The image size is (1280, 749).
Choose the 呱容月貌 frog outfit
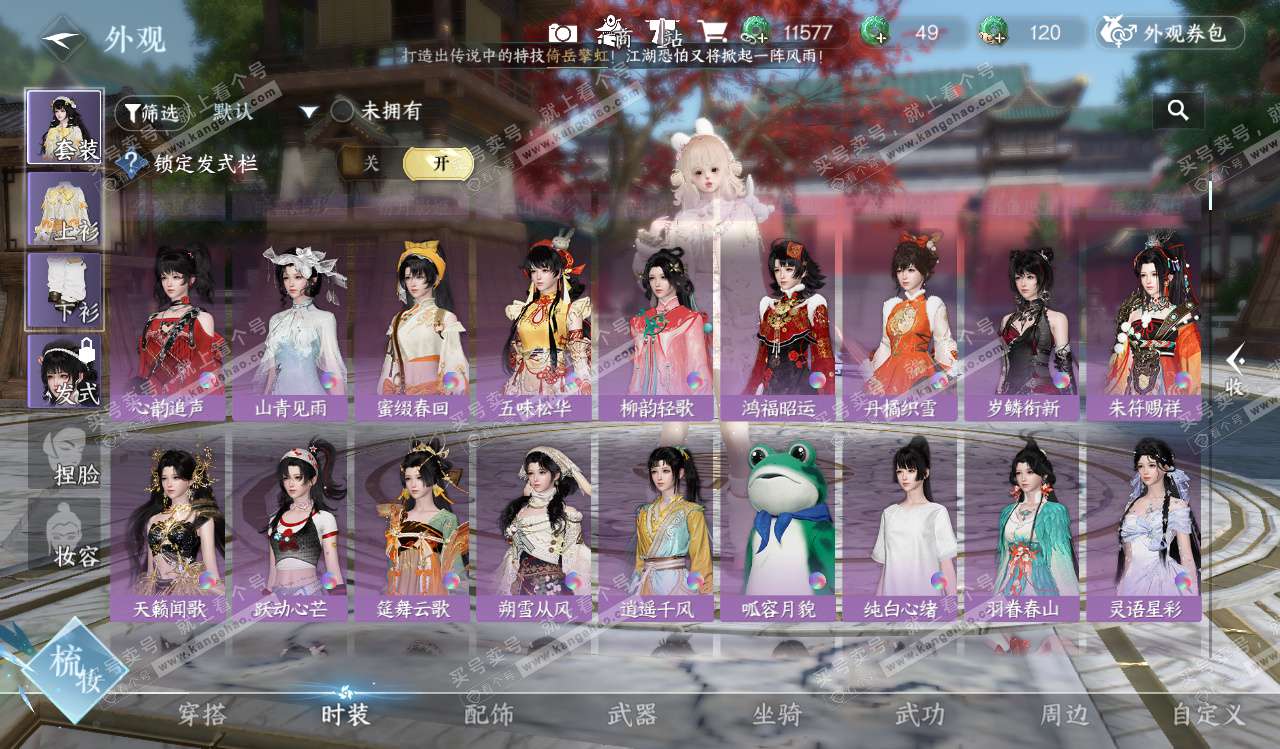pyautogui.click(x=778, y=530)
